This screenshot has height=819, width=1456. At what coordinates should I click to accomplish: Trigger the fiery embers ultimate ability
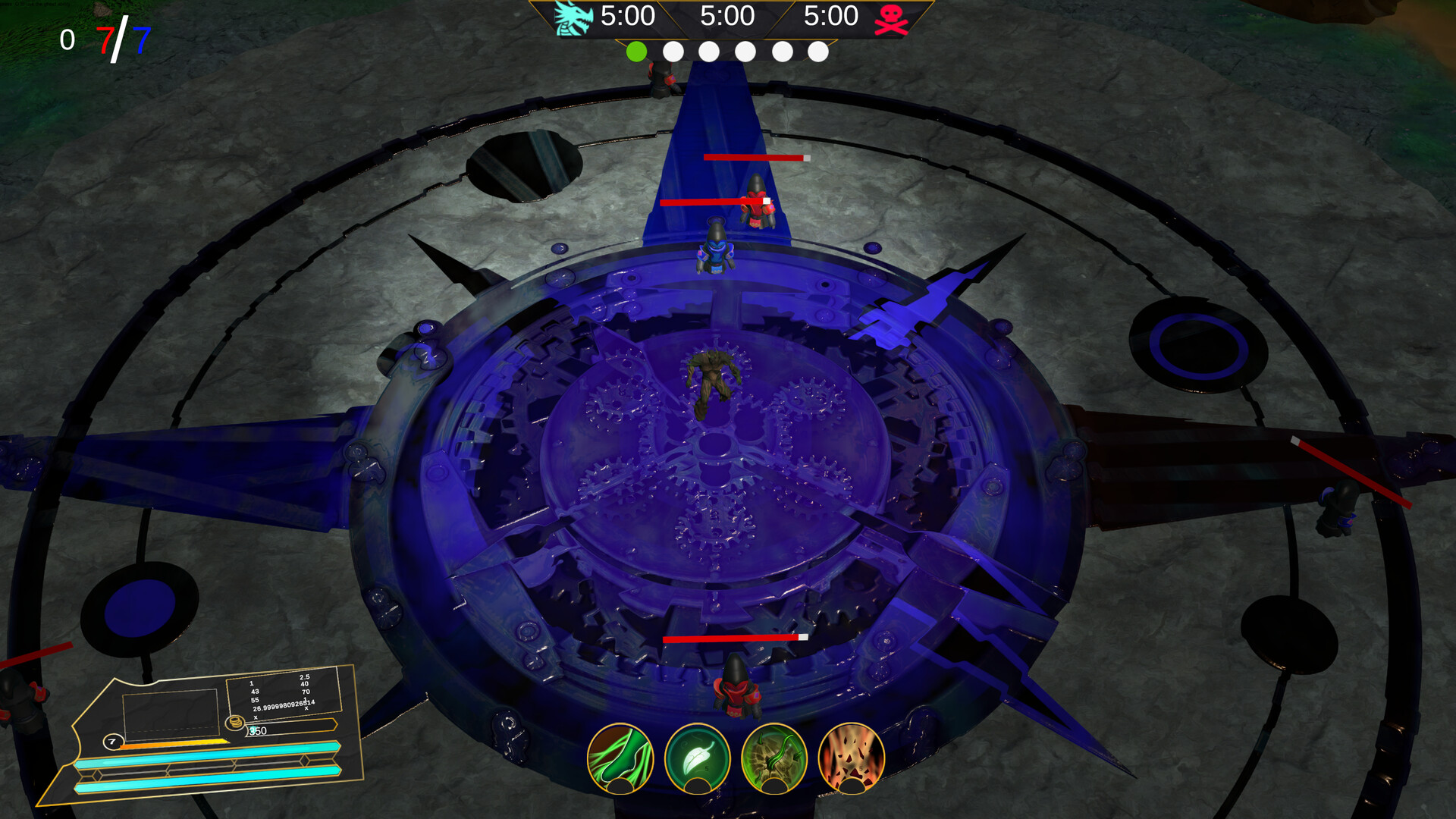click(852, 758)
